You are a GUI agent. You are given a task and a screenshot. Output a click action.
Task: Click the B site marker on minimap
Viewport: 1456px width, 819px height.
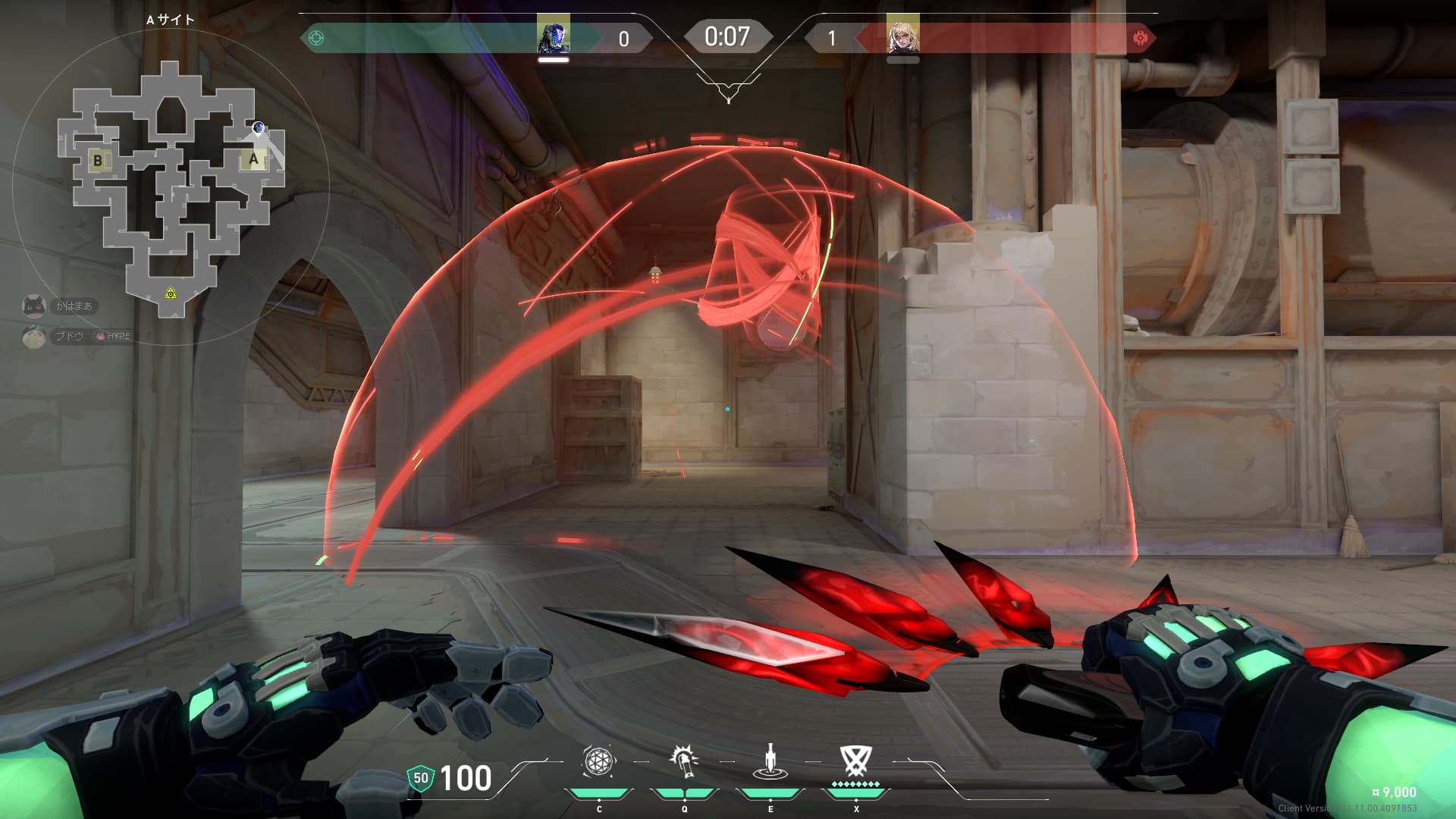click(98, 160)
